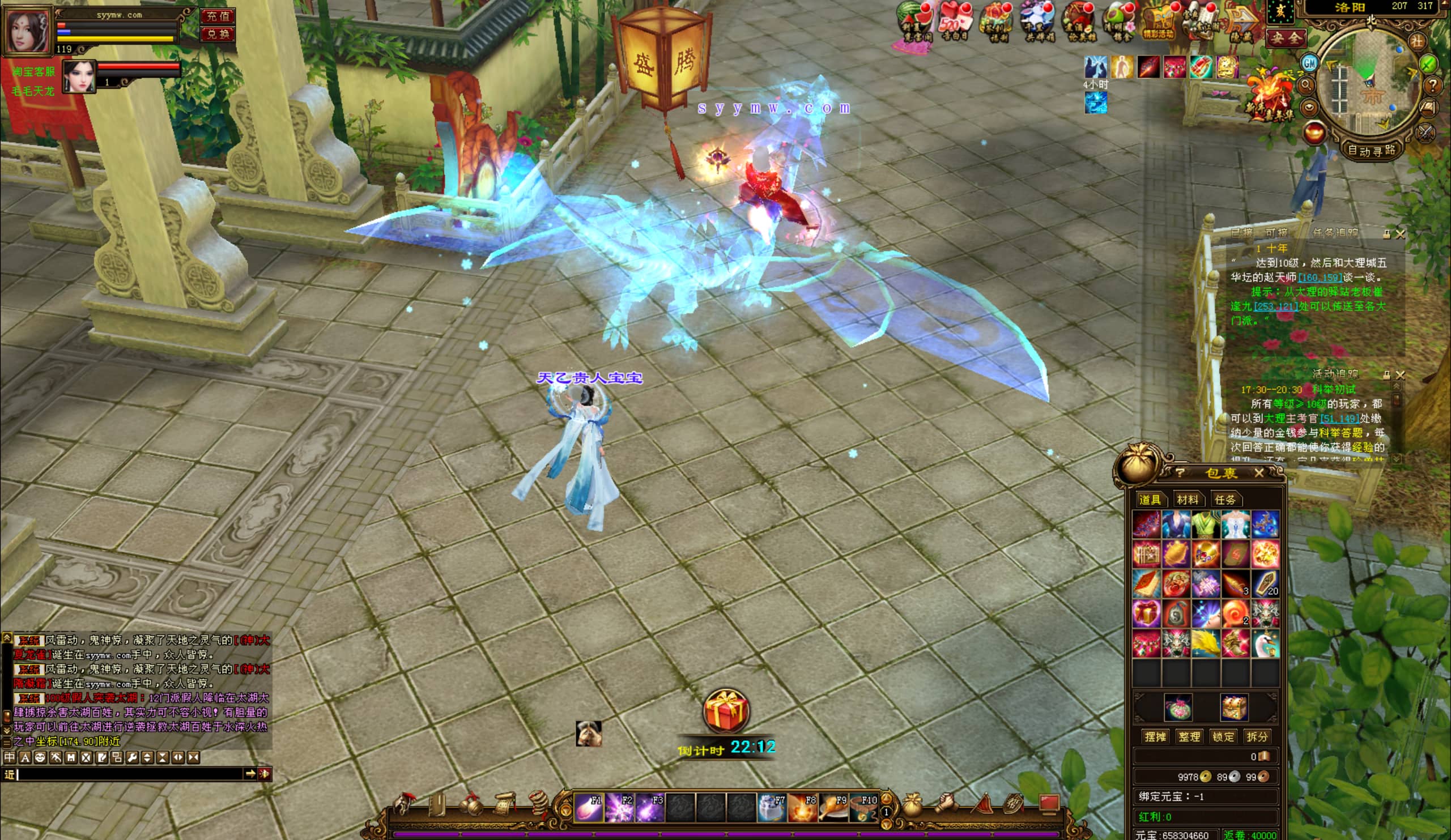Close the 包裹 inventory panel
1451x840 pixels.
[x=1259, y=473]
